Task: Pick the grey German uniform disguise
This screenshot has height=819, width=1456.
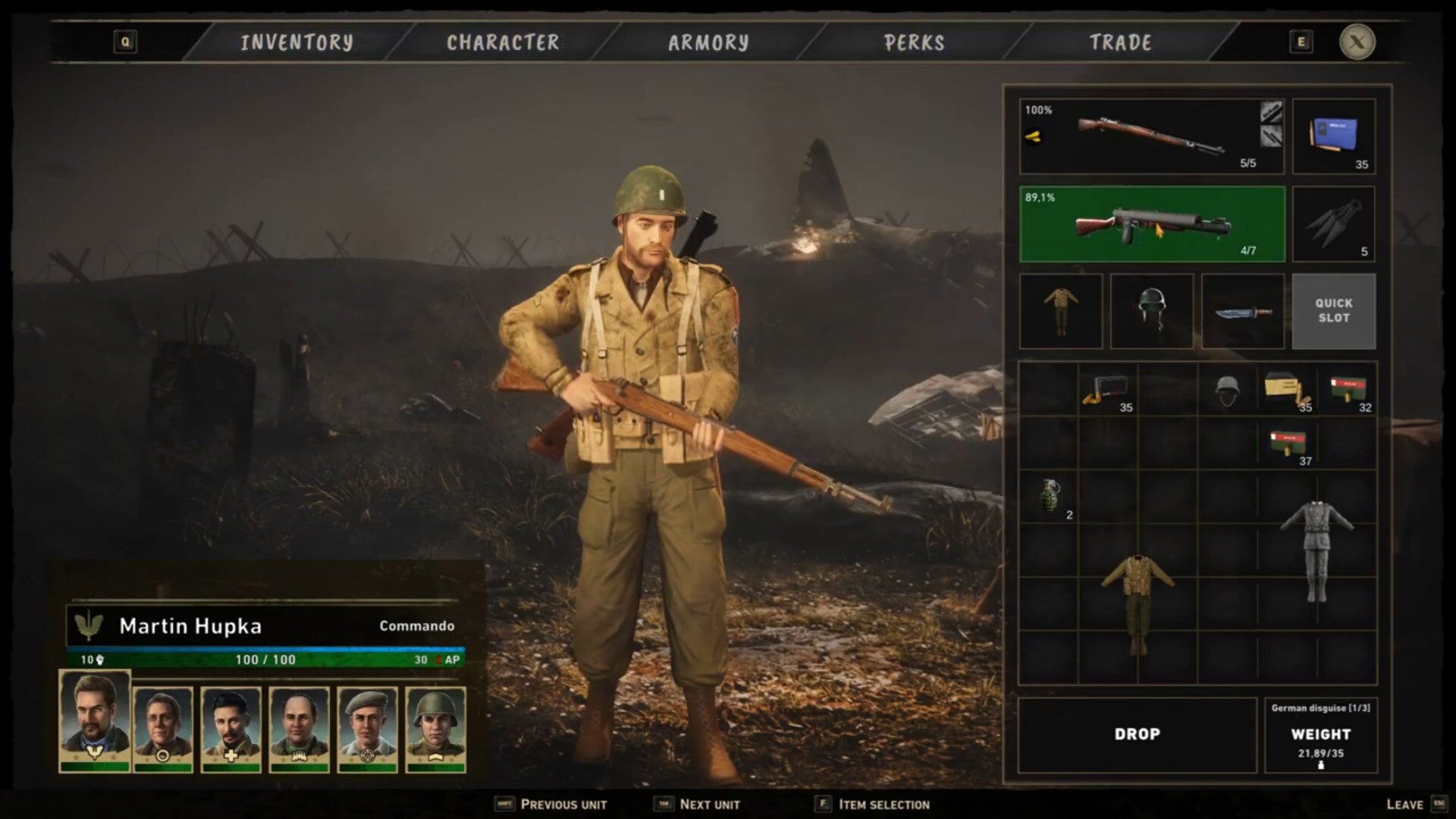Action: pyautogui.click(x=1316, y=550)
